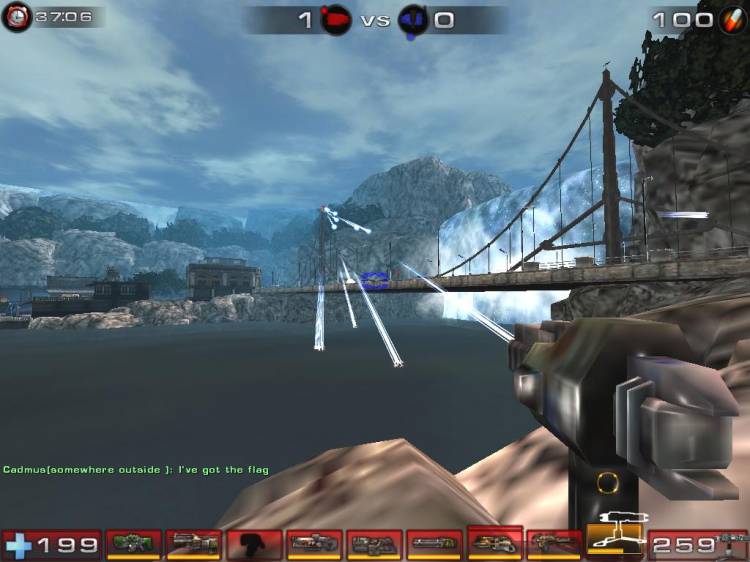This screenshot has width=750, height=562.
Task: Pick the dark silhouetted Bio Rifle slot
Action: tap(253, 544)
